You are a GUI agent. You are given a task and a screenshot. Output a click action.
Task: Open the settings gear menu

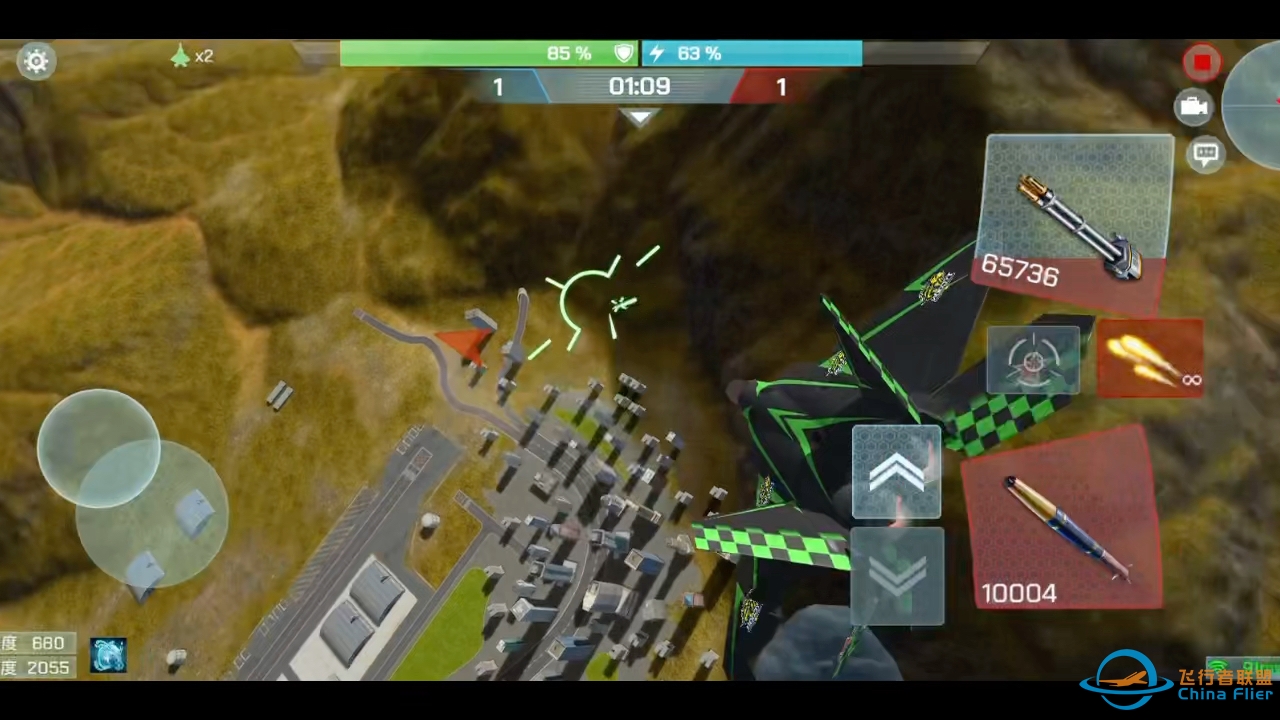[37, 62]
